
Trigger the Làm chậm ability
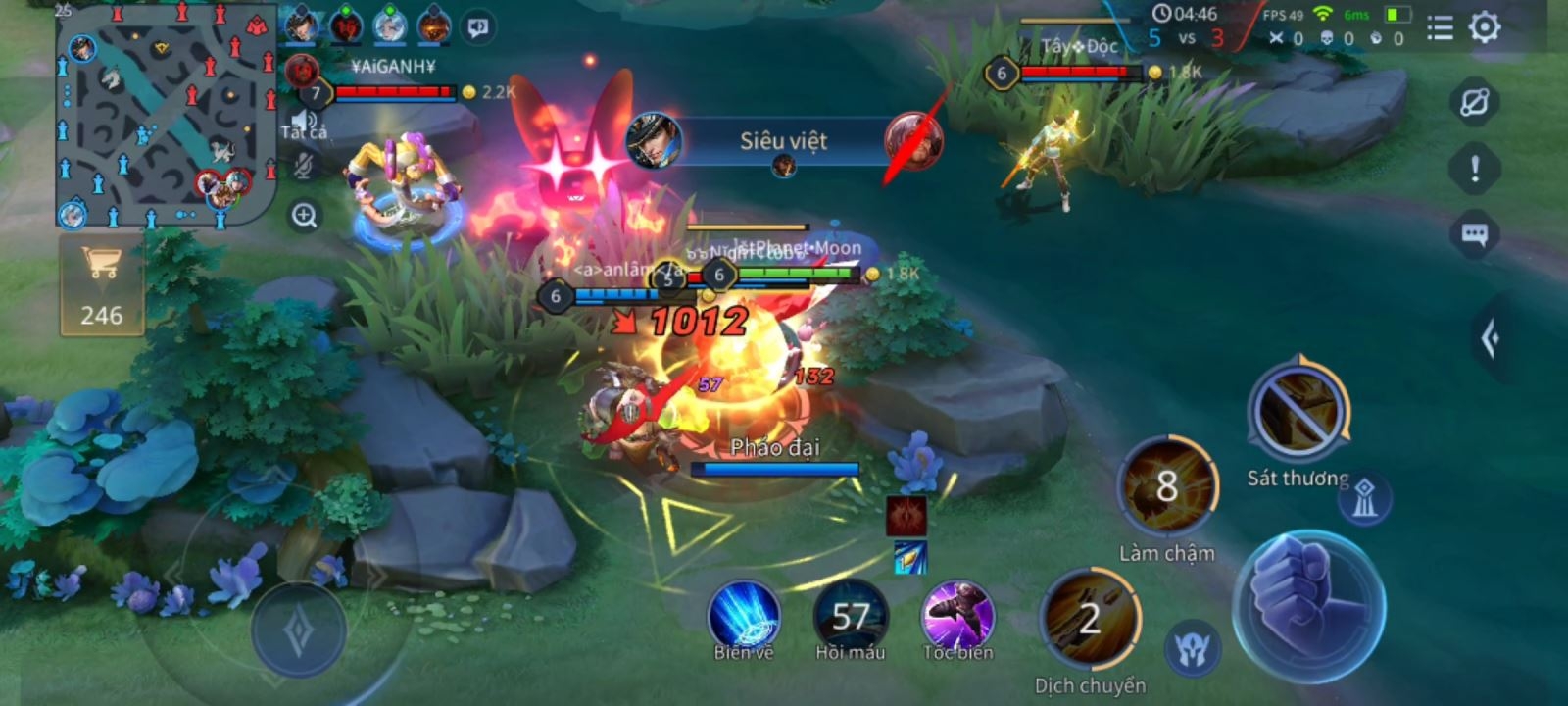[1166, 487]
